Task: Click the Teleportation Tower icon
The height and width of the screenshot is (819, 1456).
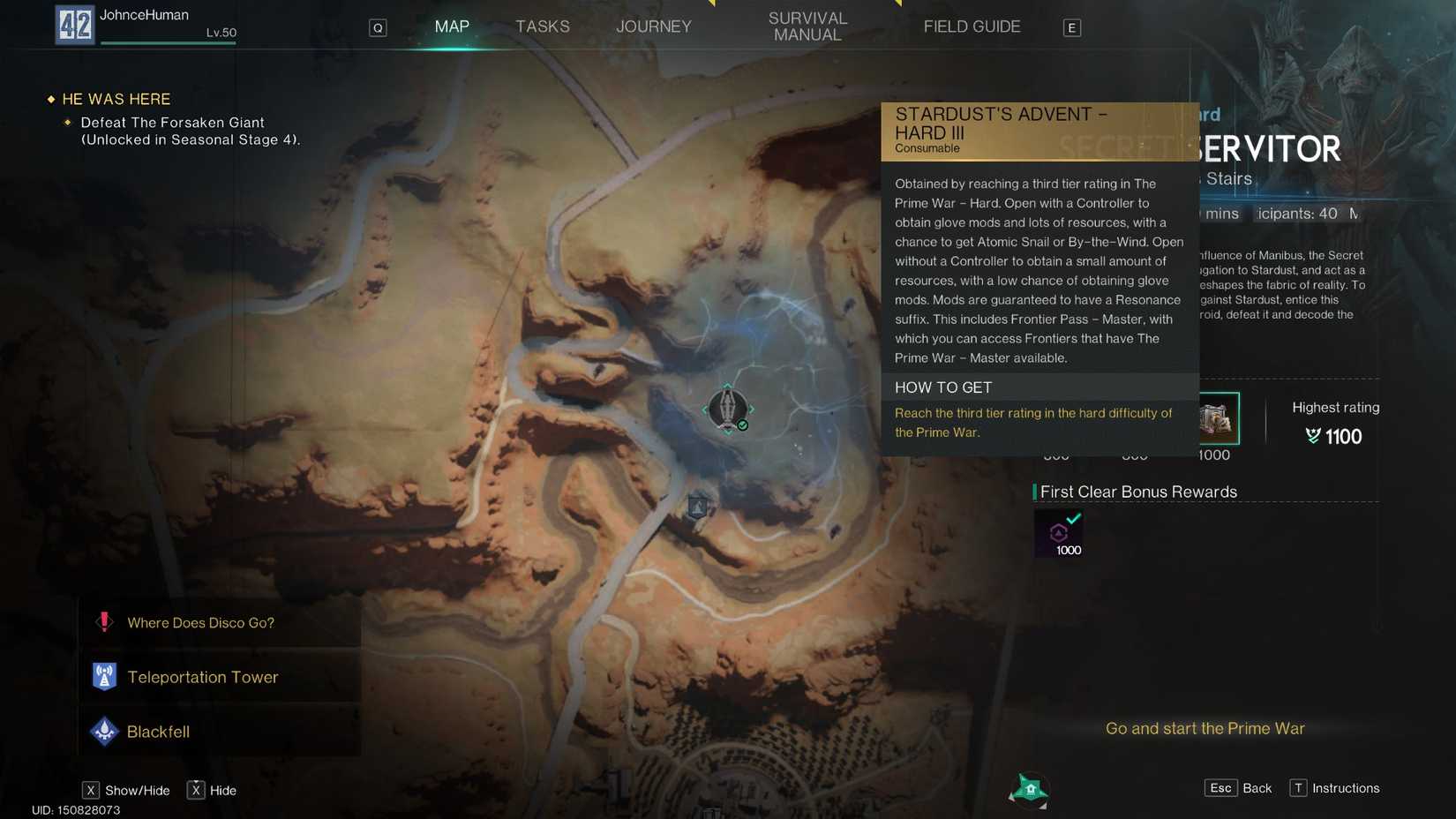Action: (x=104, y=676)
